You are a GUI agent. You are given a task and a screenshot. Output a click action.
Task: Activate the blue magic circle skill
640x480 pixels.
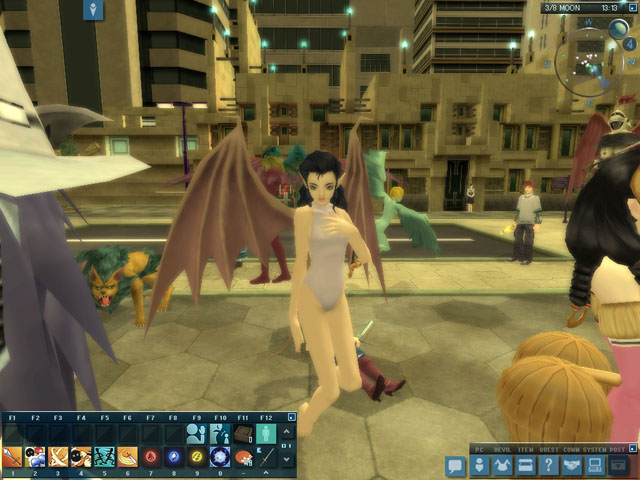(220, 457)
